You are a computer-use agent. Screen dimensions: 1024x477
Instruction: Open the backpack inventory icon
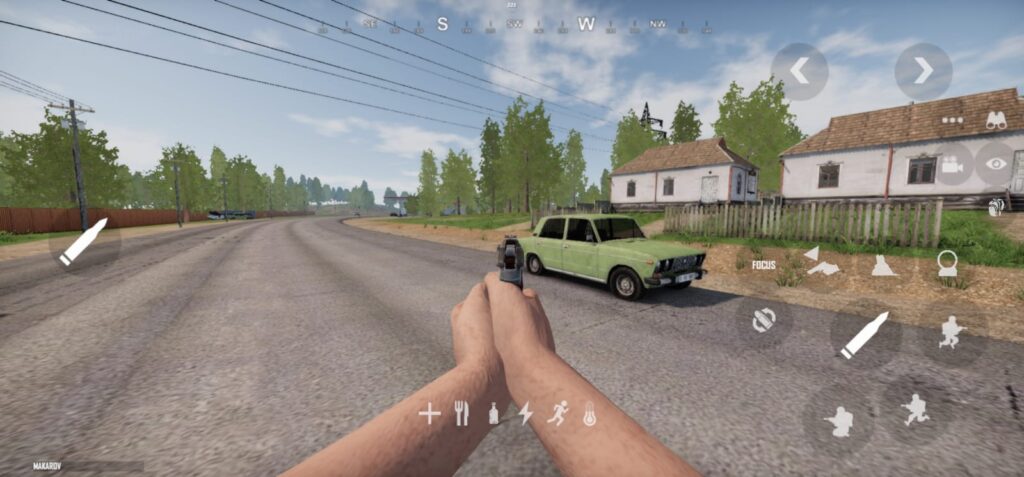pyautogui.click(x=996, y=207)
